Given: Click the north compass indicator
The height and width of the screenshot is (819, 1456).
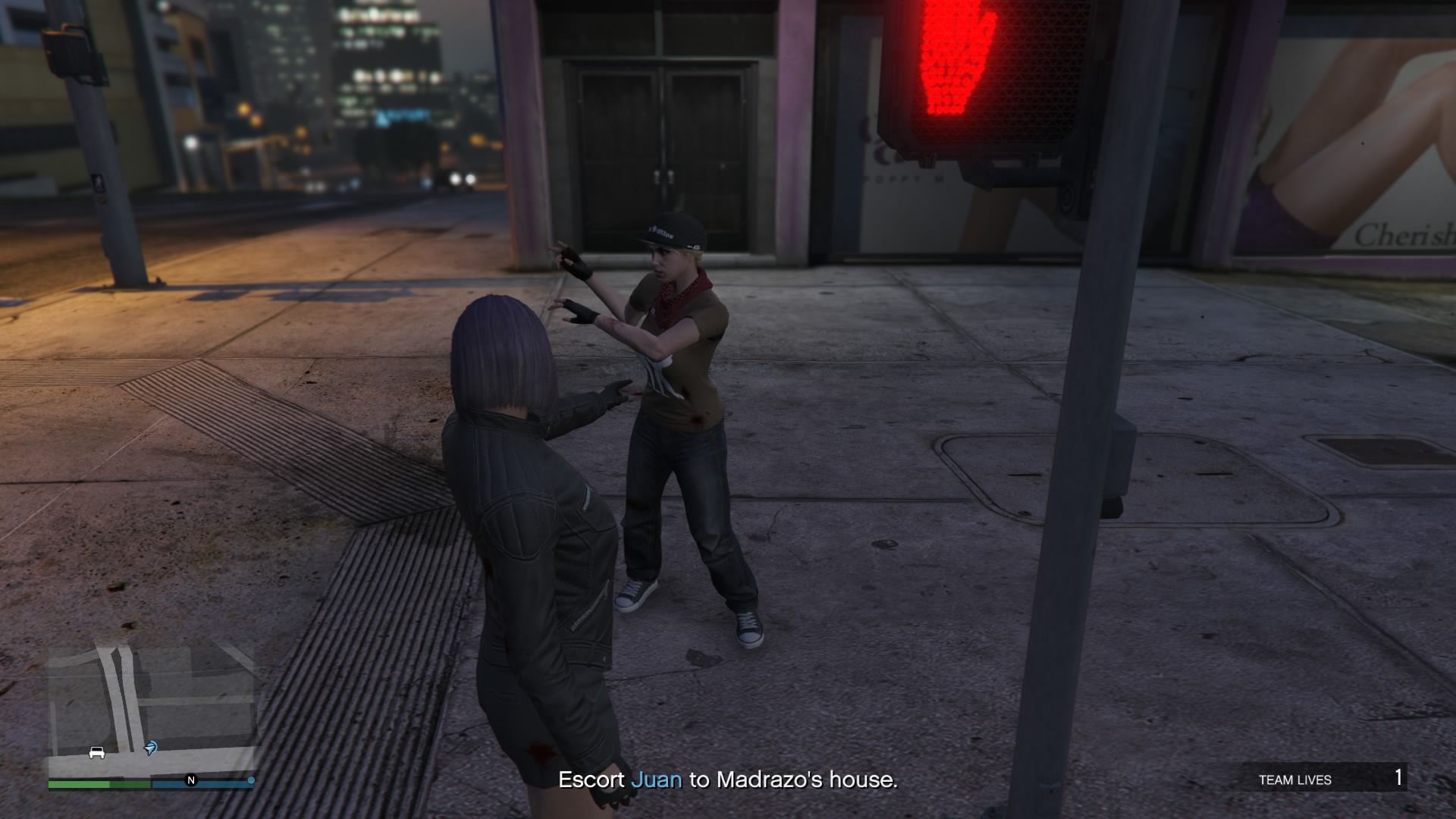Looking at the screenshot, I should point(191,780).
